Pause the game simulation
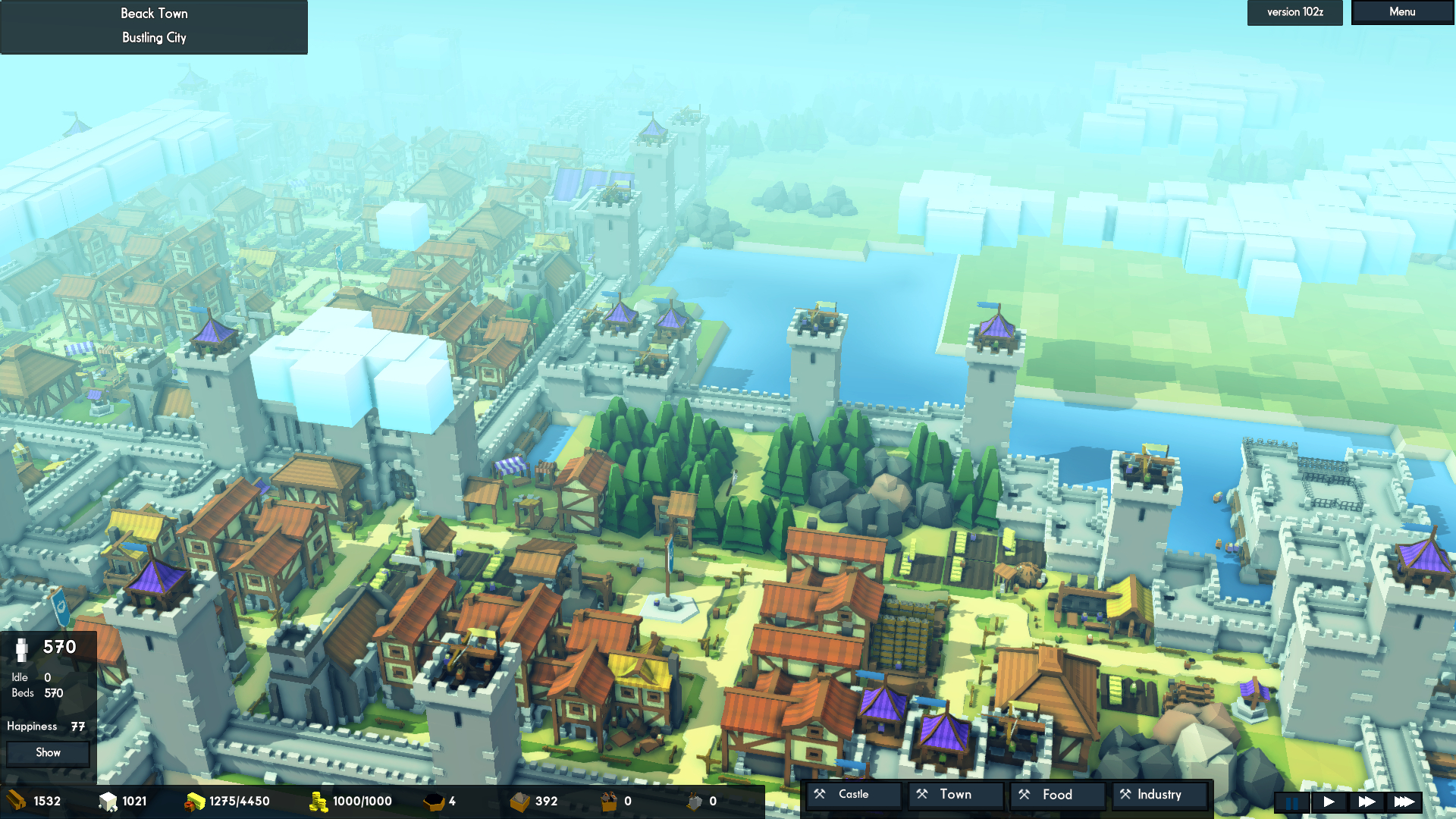 click(1291, 802)
